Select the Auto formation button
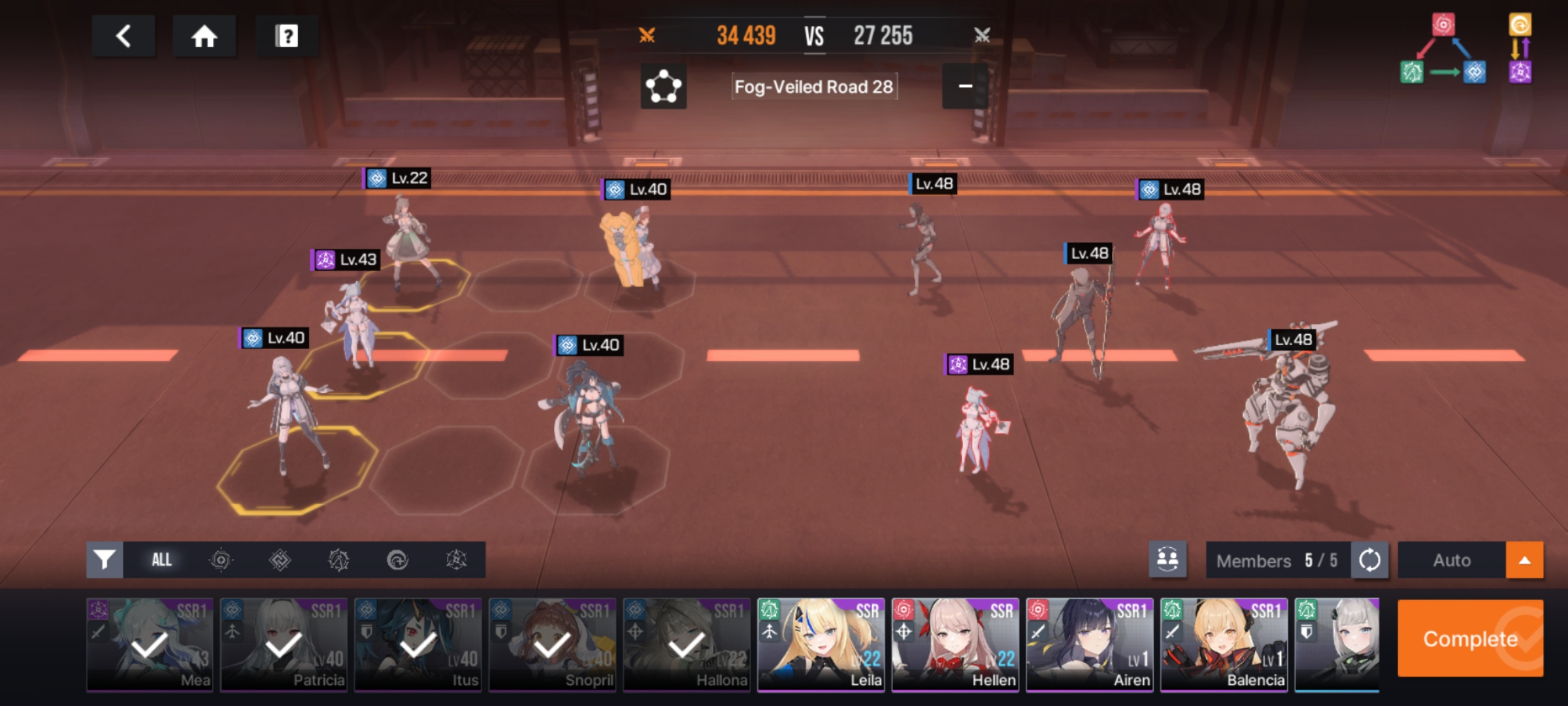The height and width of the screenshot is (706, 1568). coord(1452,560)
